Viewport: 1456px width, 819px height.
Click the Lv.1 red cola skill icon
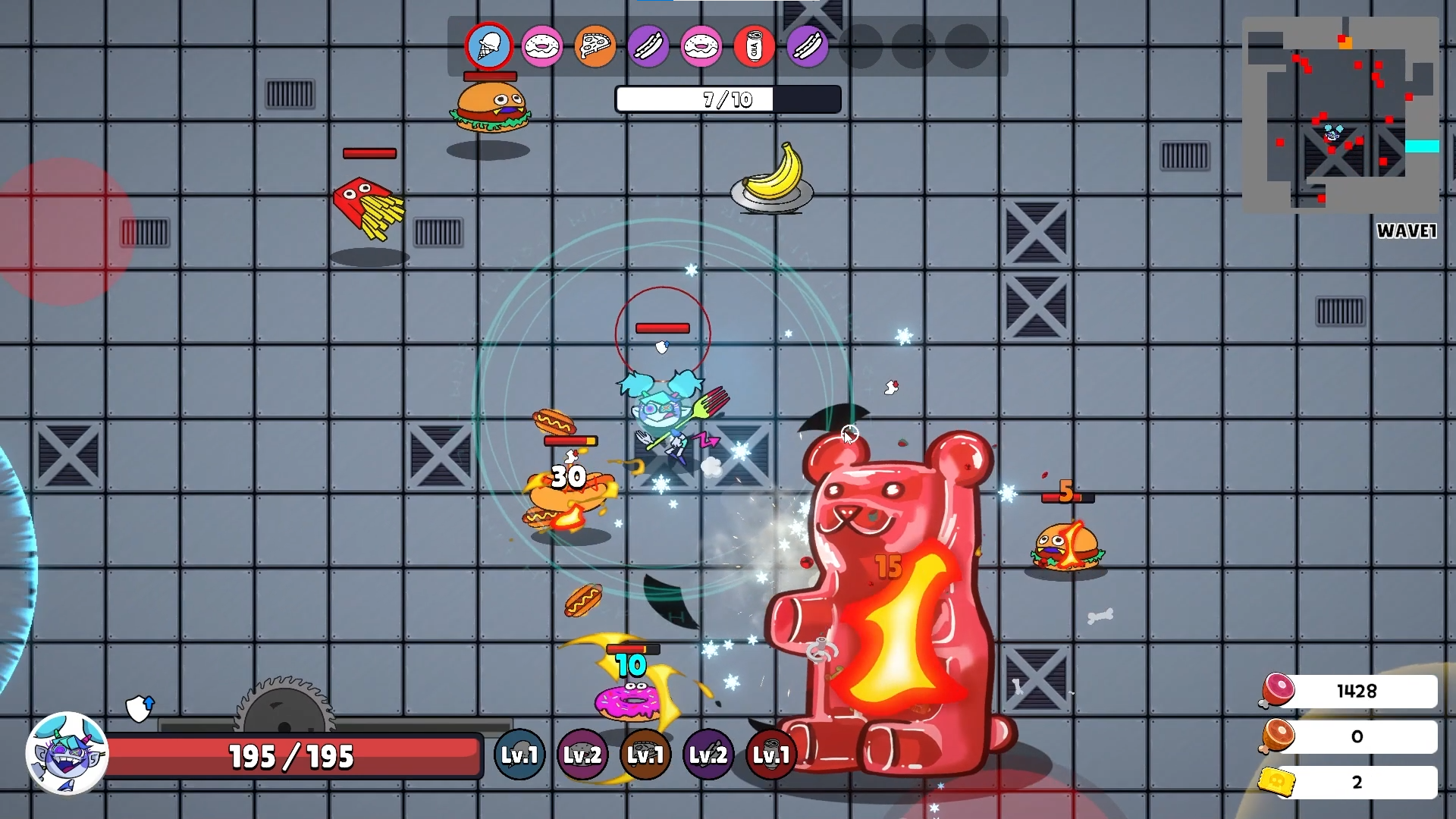point(771,755)
